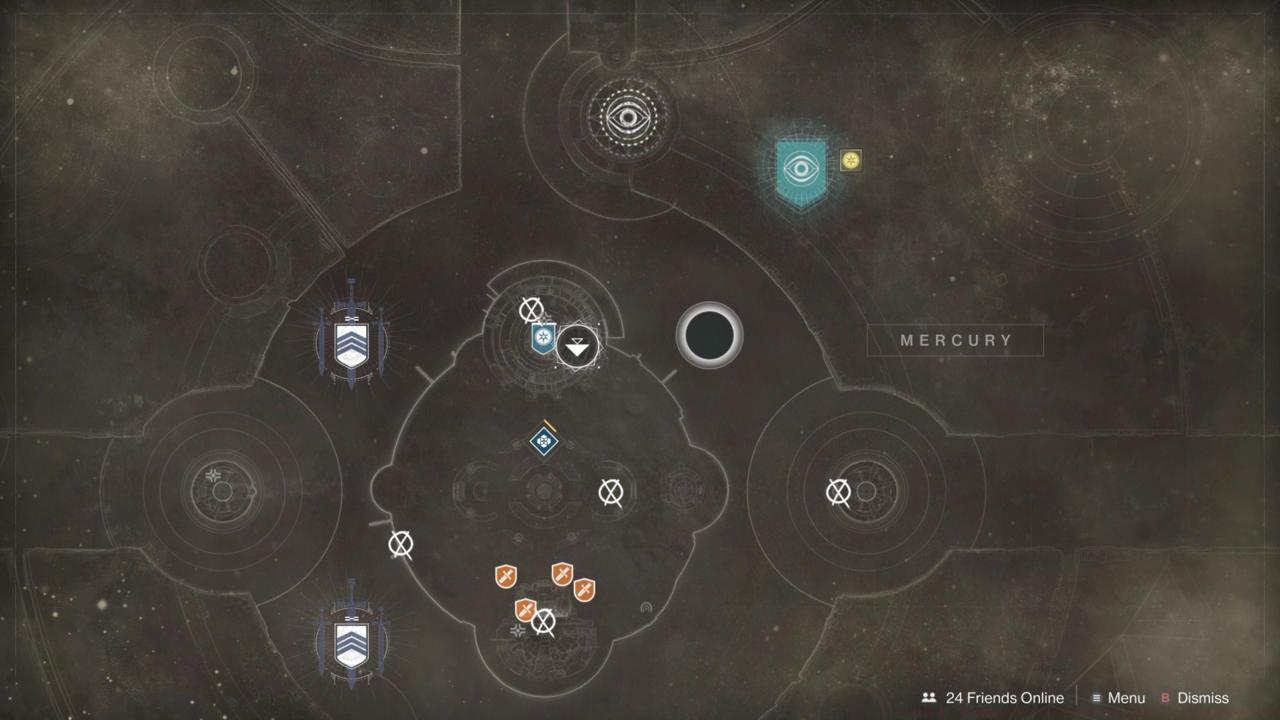Viewport: 1280px width, 720px height.
Task: Open the upper-left crossed swords banner
Action: (x=351, y=345)
